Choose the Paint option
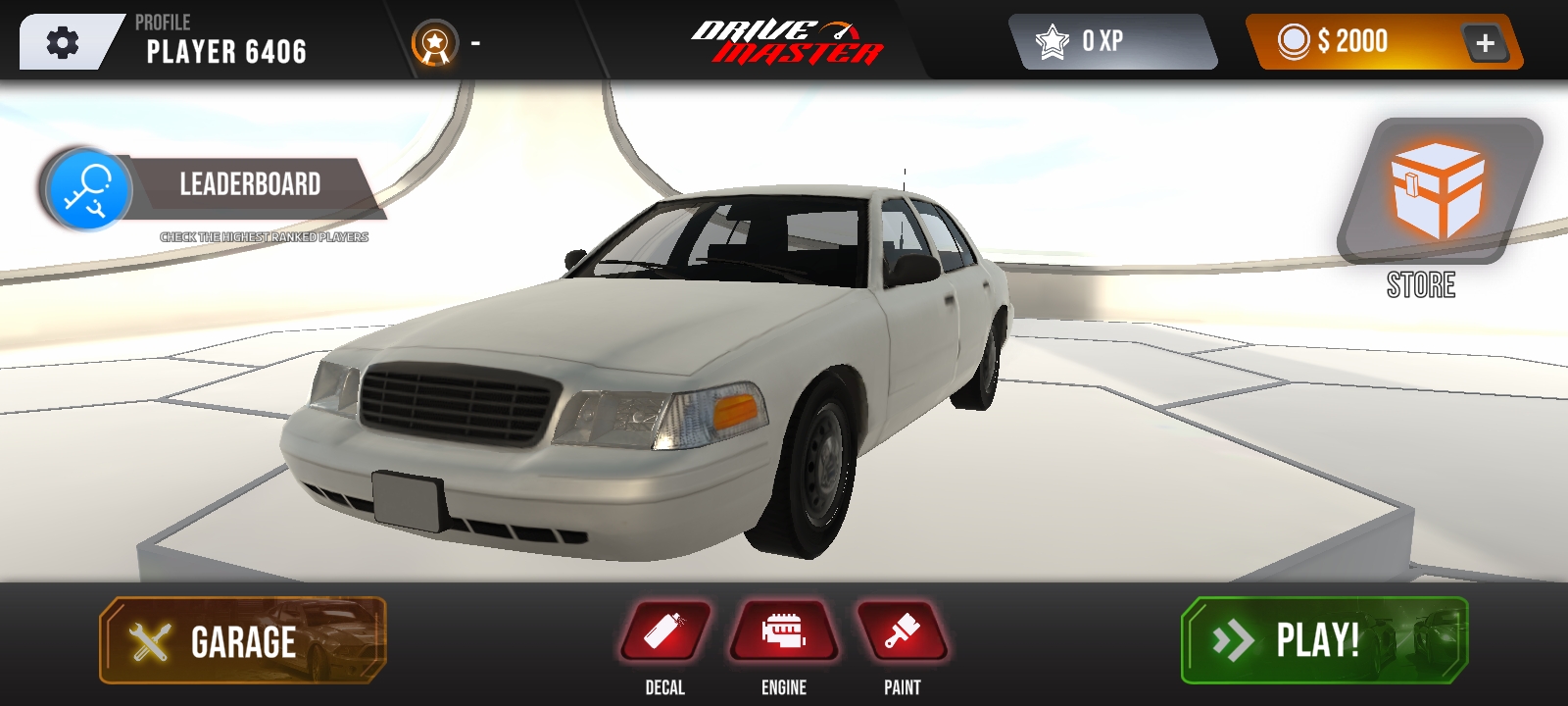Screen dimensions: 1568x706 tap(903, 632)
